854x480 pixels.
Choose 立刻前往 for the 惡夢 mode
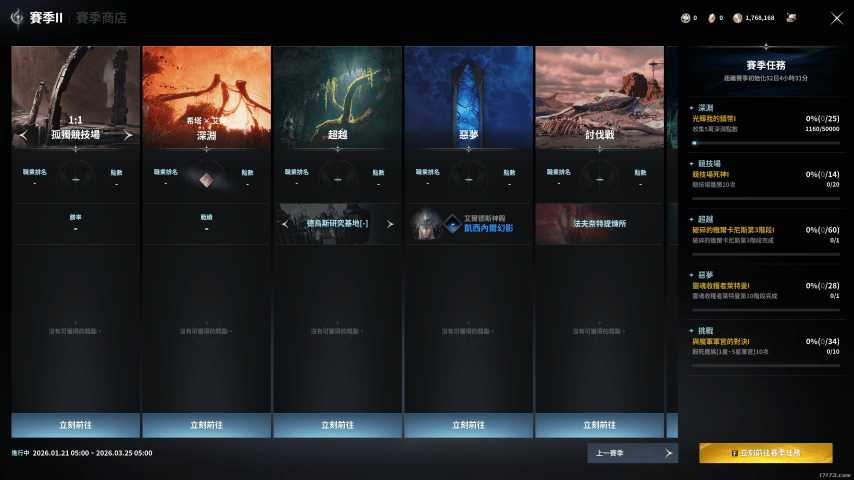coord(468,425)
